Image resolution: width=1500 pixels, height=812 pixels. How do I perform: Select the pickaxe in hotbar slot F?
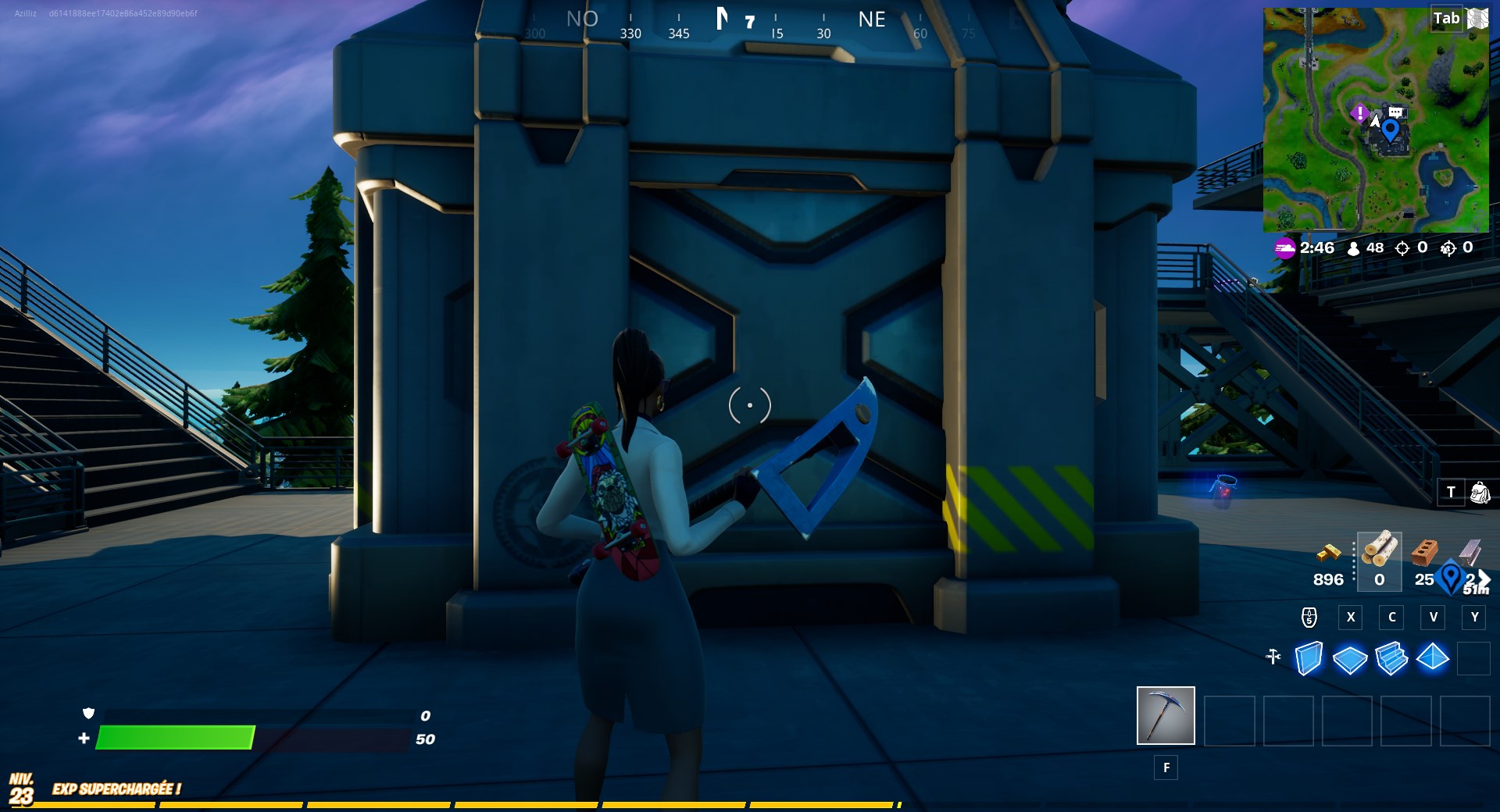pos(1166,716)
